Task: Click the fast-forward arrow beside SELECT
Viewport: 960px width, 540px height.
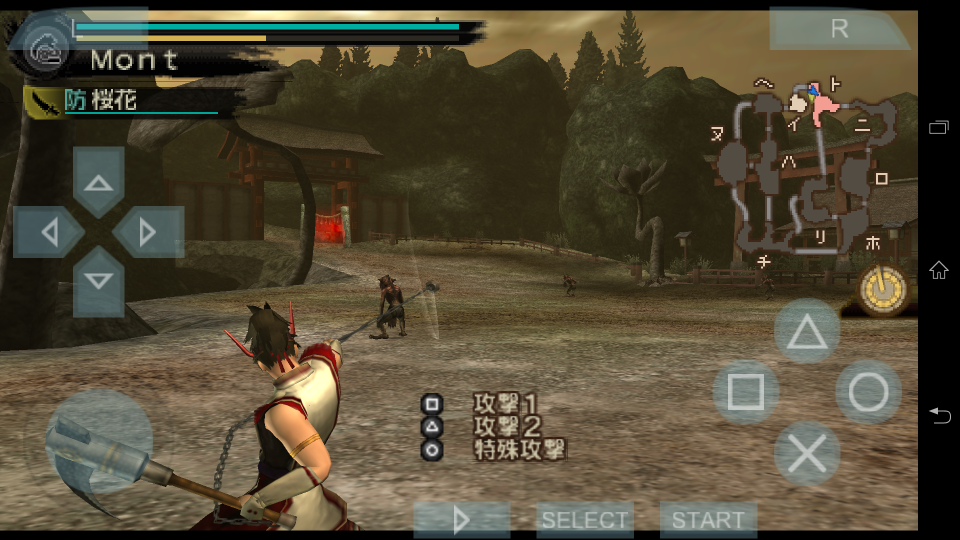Action: click(462, 520)
